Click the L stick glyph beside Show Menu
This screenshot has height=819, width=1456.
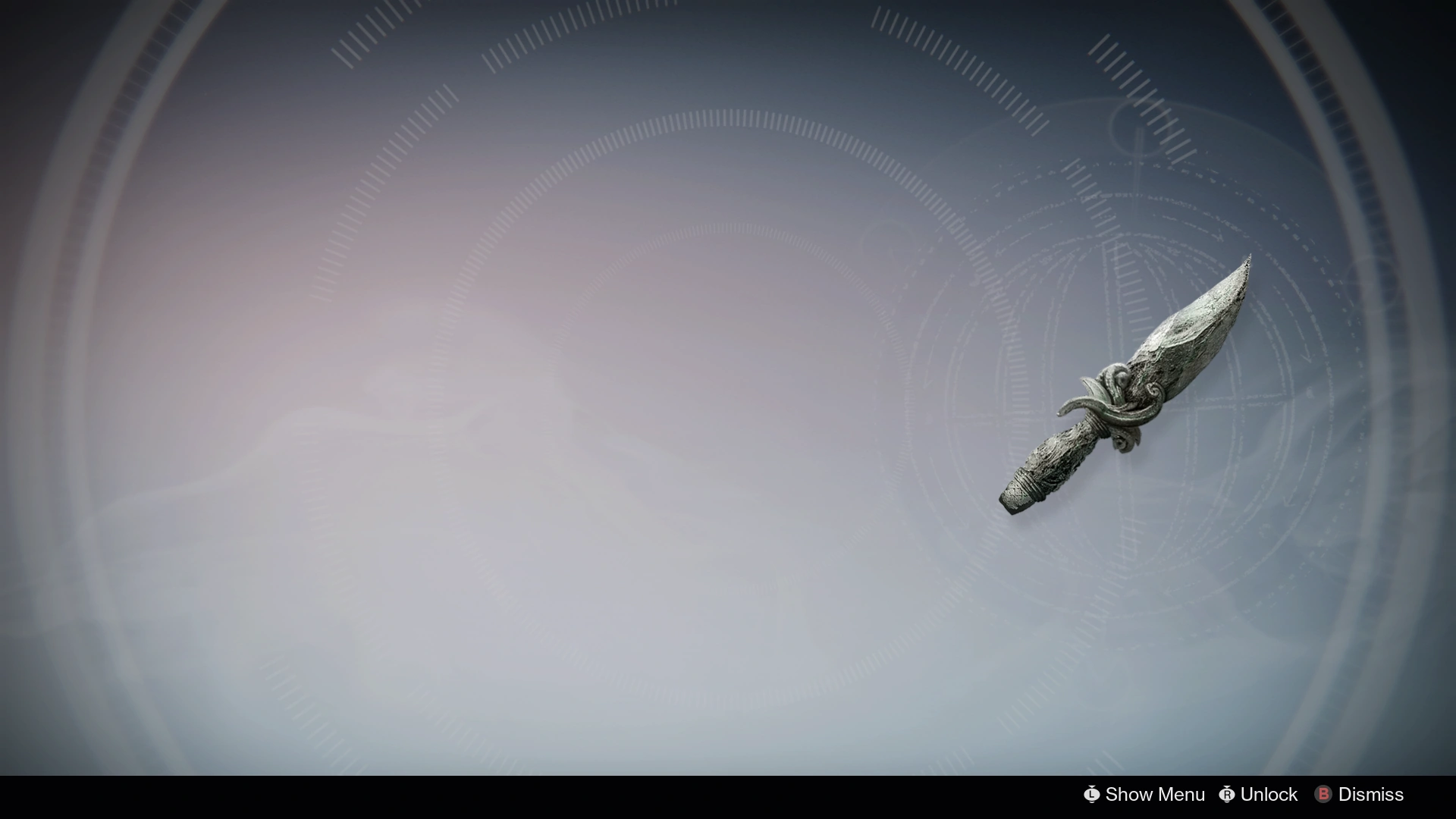[1092, 795]
